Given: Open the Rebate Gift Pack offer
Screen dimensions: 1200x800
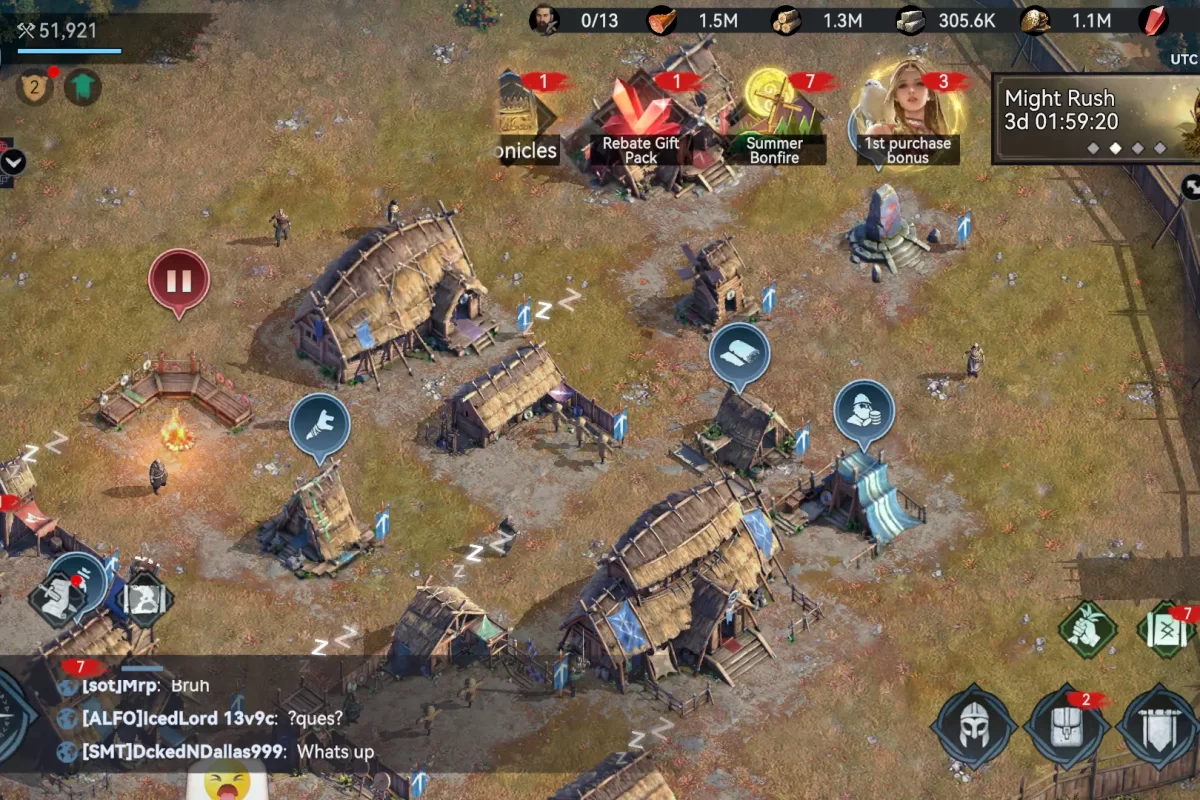Looking at the screenshot, I should (x=640, y=120).
